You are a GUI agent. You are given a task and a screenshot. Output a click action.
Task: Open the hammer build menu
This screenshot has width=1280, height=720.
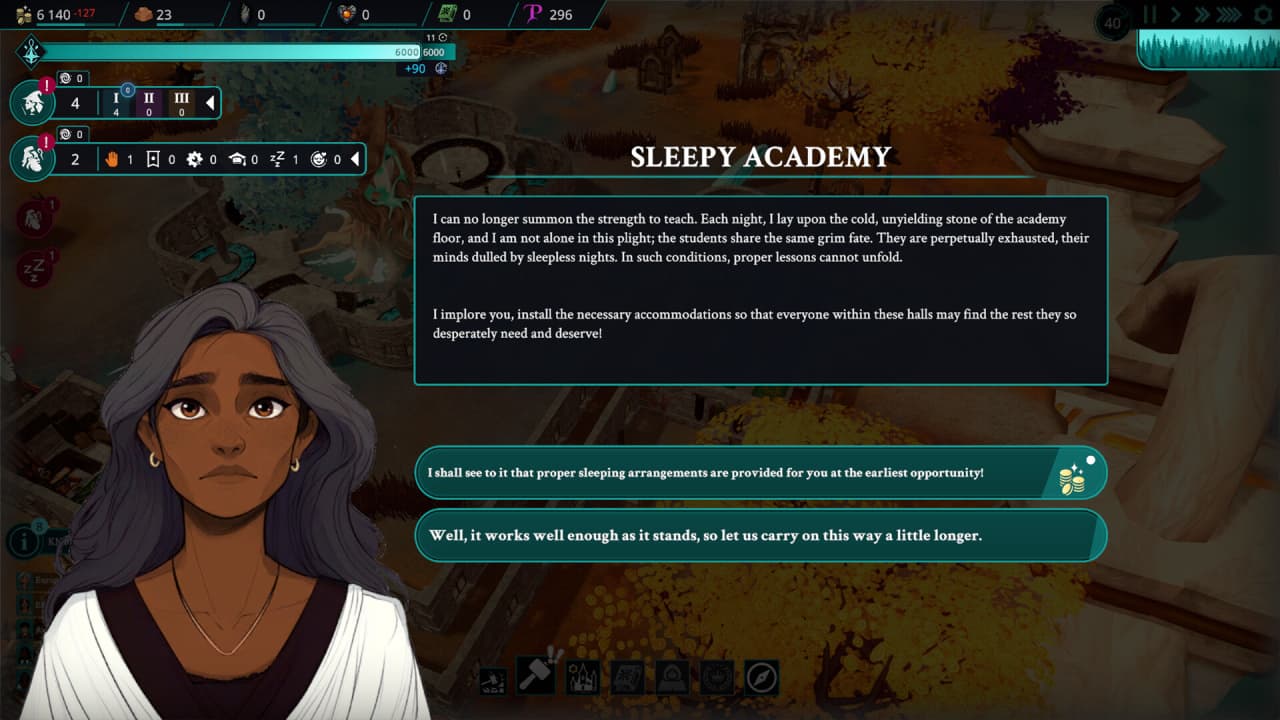[x=537, y=677]
